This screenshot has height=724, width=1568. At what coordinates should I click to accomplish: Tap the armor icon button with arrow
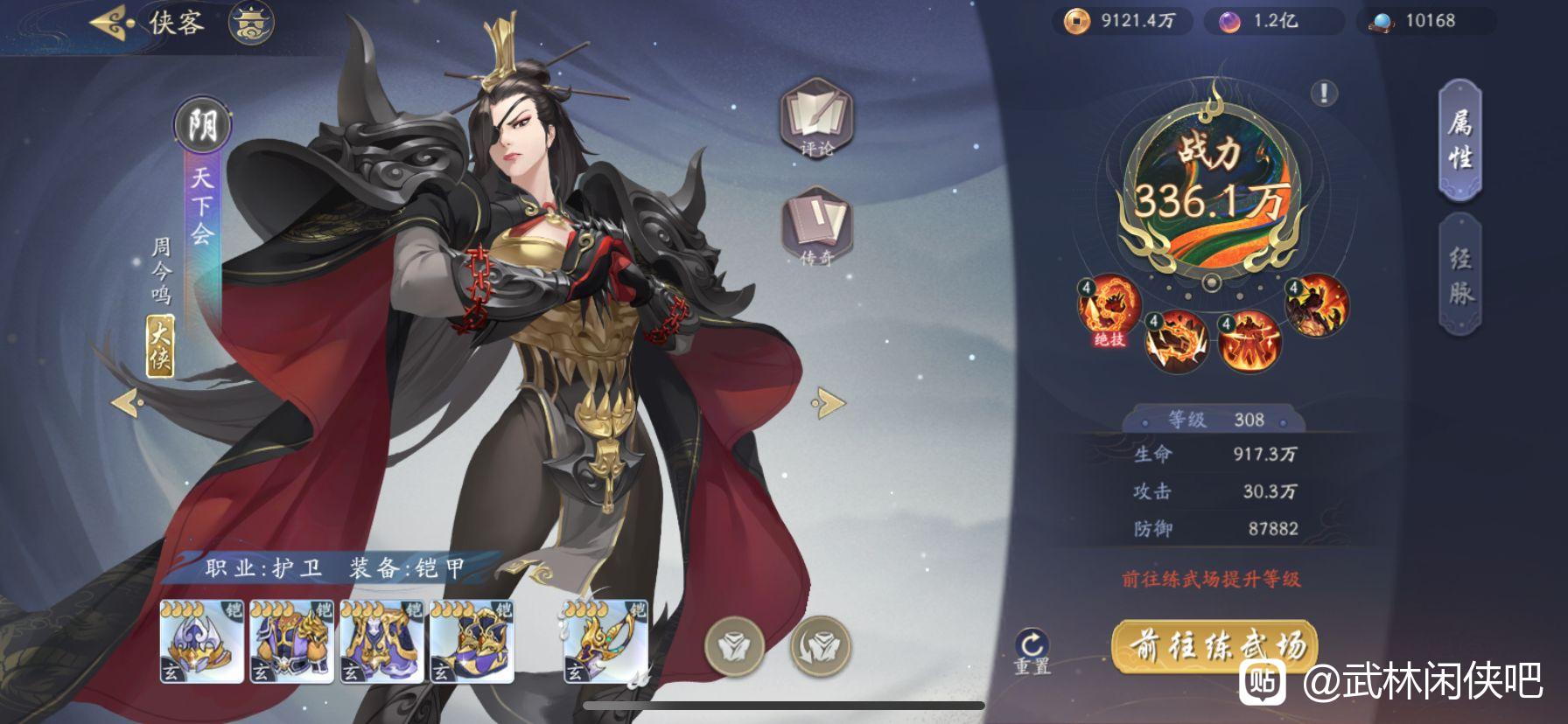(820, 647)
